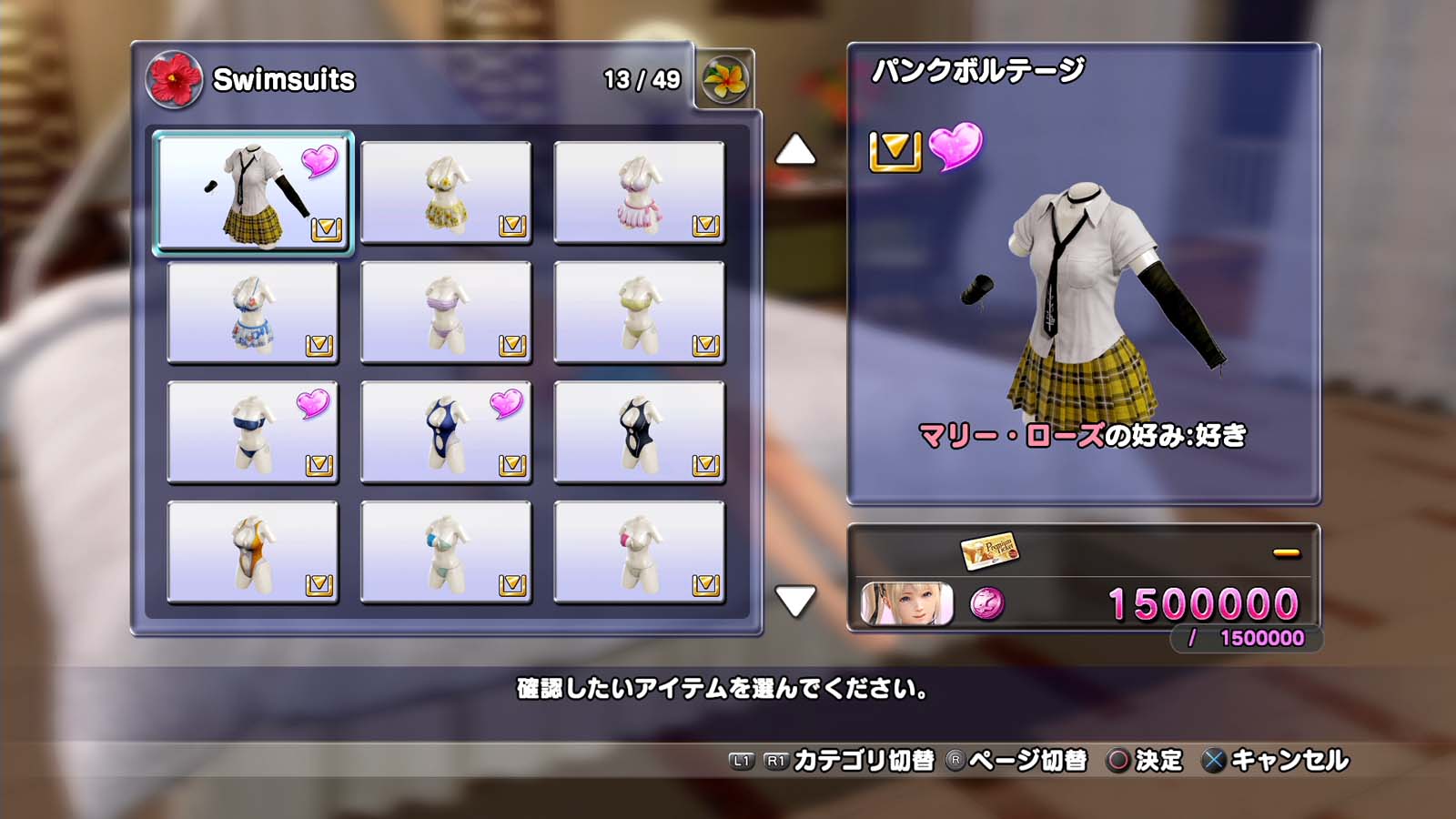Viewport: 1456px width, 819px height.
Task: Choose the lavender bikini tile
Action: tap(446, 313)
